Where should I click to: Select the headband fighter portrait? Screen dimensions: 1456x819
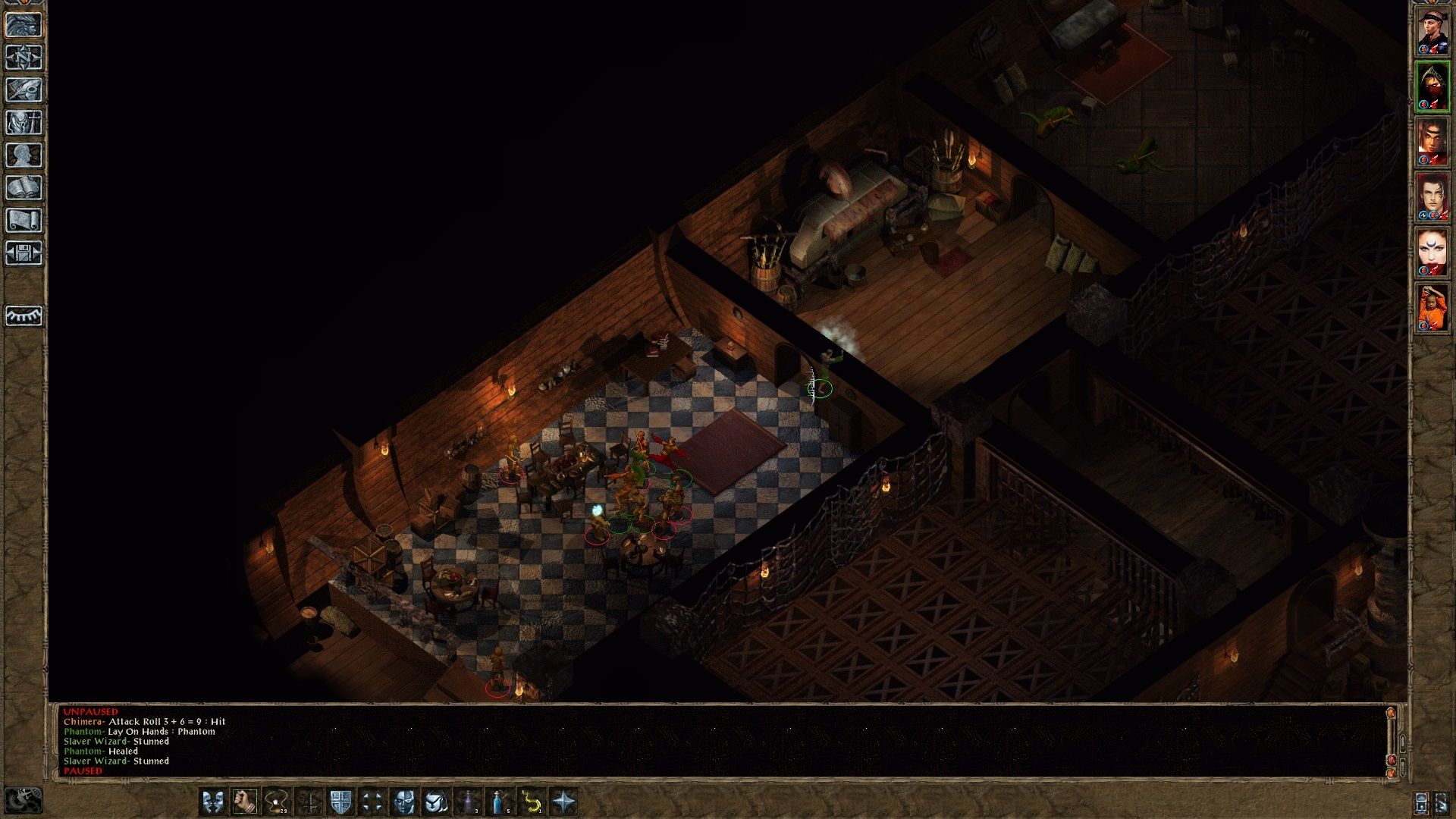pyautogui.click(x=1432, y=32)
